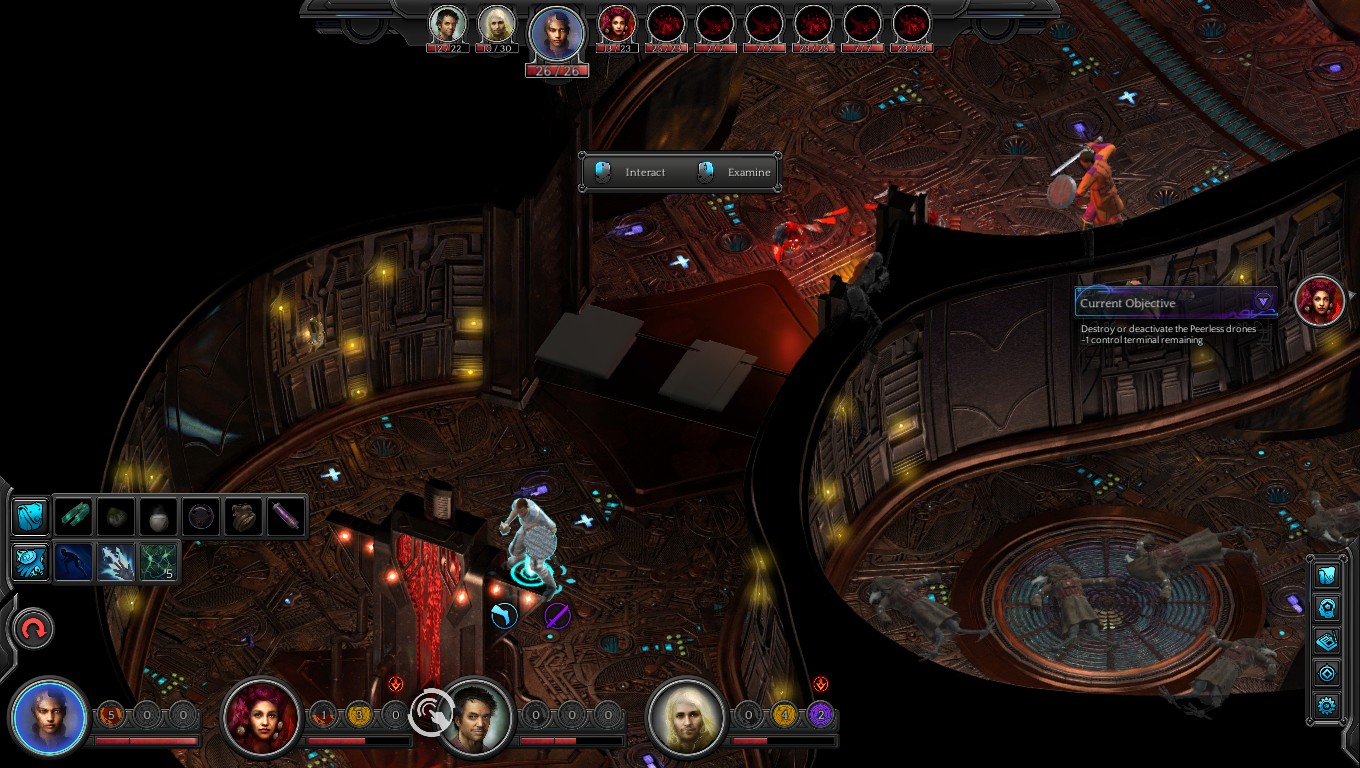This screenshot has height=768, width=1360.
Task: Click the move action icon beneath the character
Action: click(x=504, y=615)
